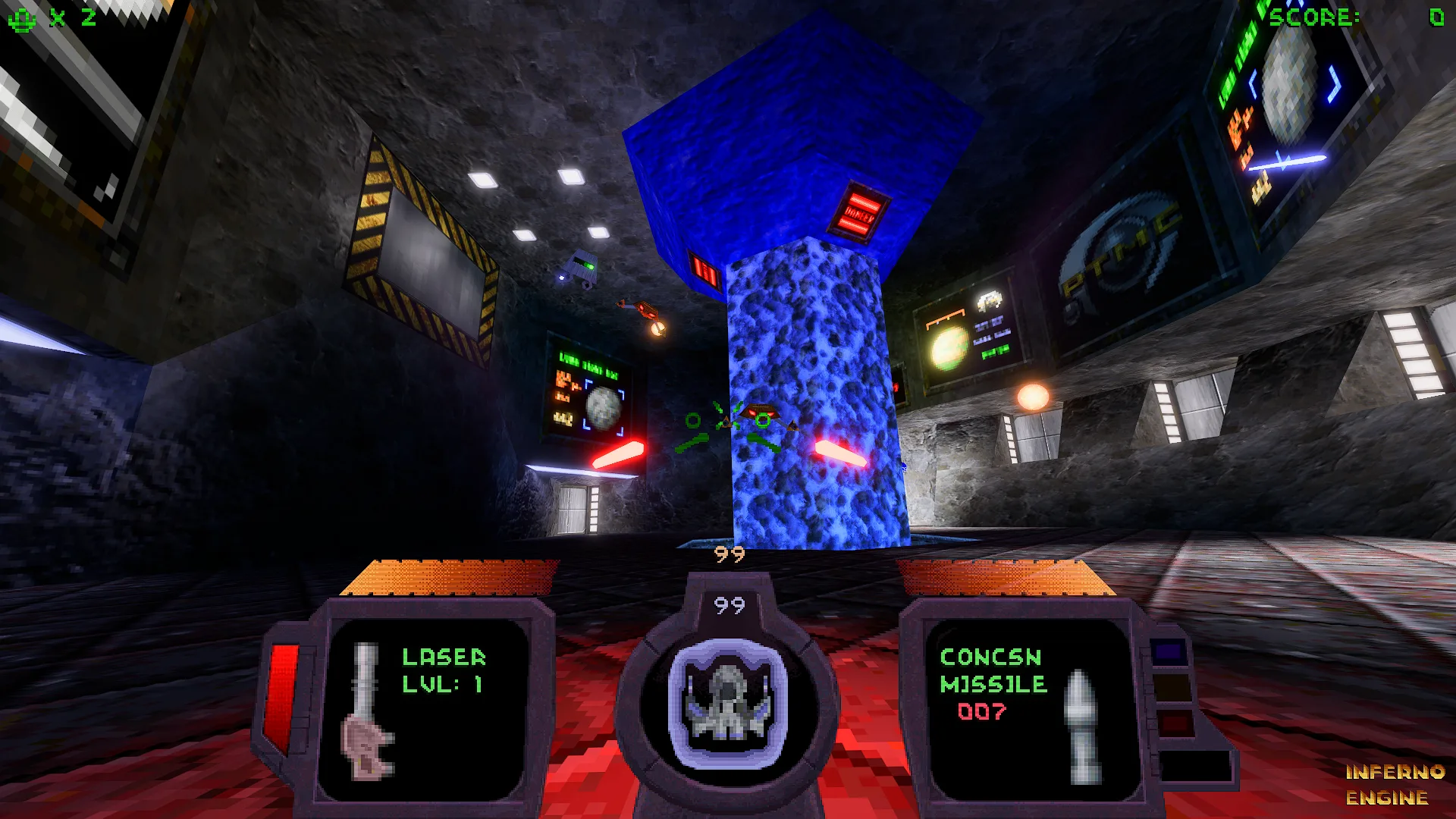Click the blue access key indicator
This screenshot has height=819, width=1456.
click(1169, 651)
